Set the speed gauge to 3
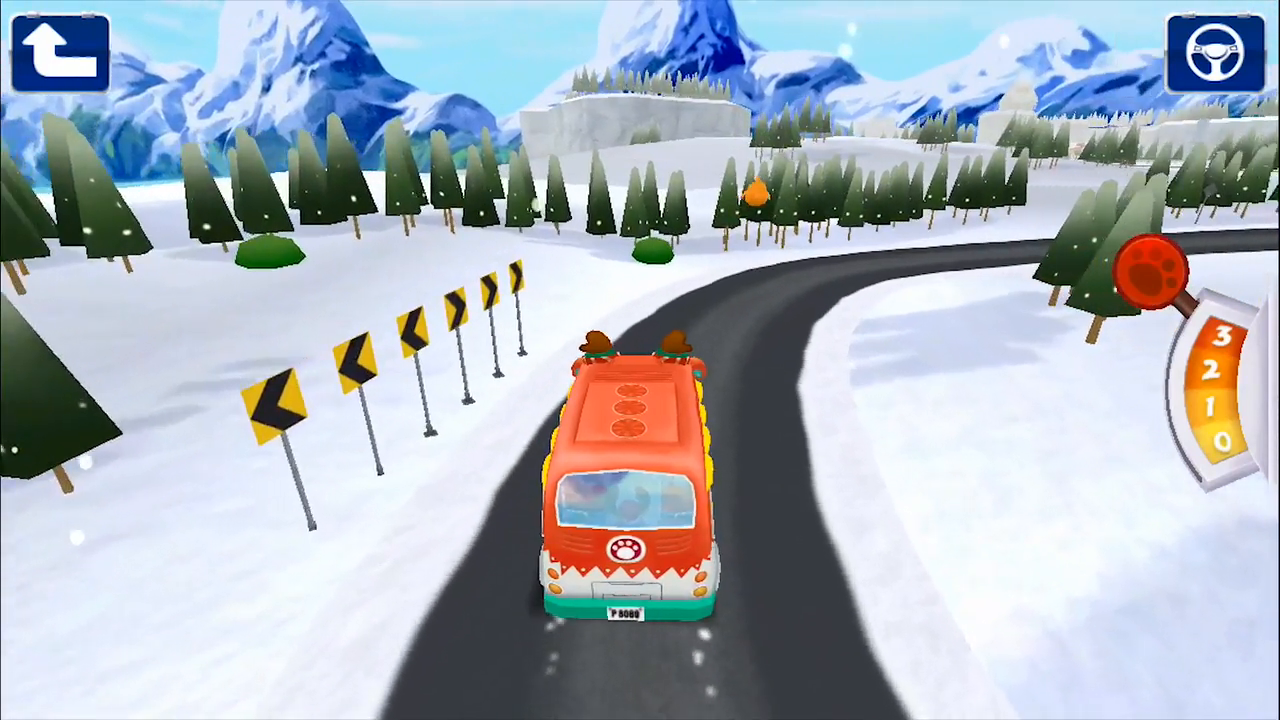This screenshot has width=1280, height=720. (1222, 338)
